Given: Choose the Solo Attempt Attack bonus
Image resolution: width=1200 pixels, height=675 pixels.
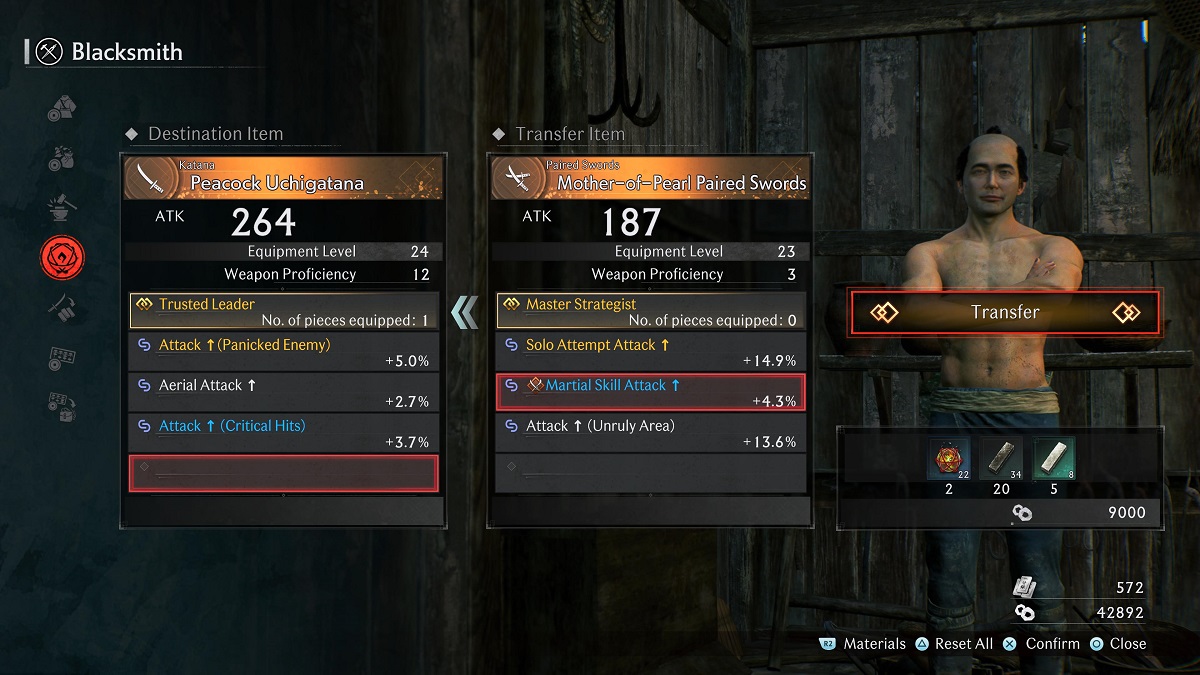Looking at the screenshot, I should pyautogui.click(x=650, y=352).
